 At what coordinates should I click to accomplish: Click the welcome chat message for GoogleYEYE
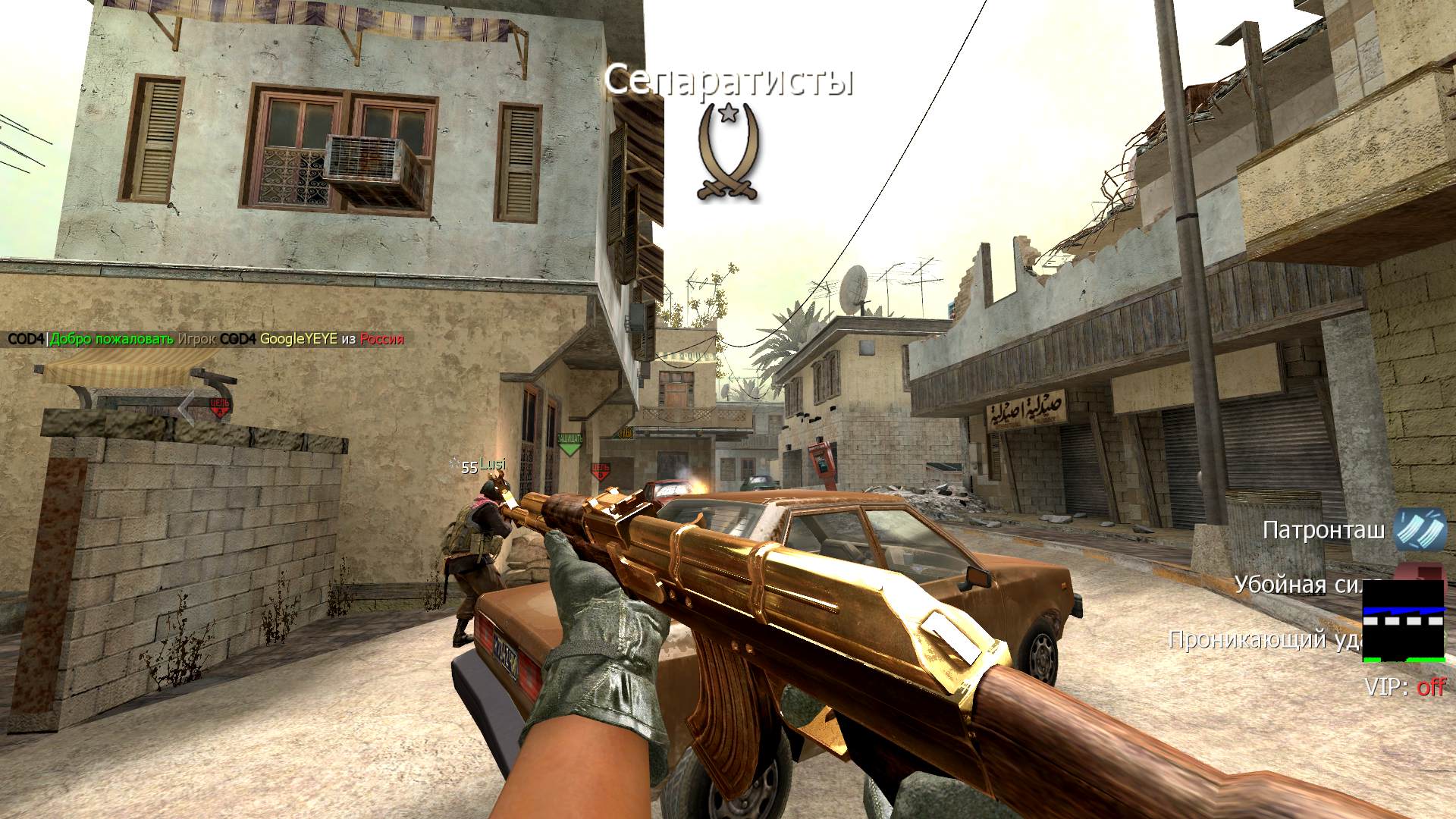(x=206, y=339)
